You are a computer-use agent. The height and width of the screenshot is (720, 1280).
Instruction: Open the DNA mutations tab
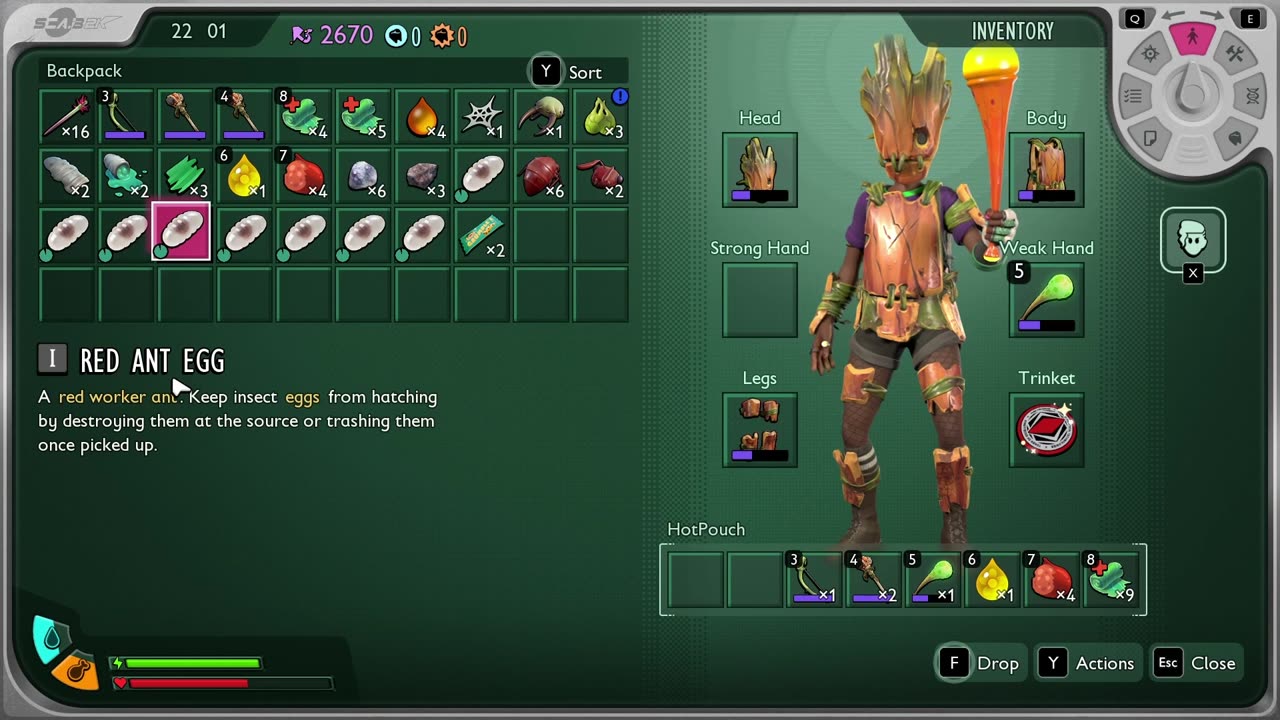pyautogui.click(x=1252, y=96)
